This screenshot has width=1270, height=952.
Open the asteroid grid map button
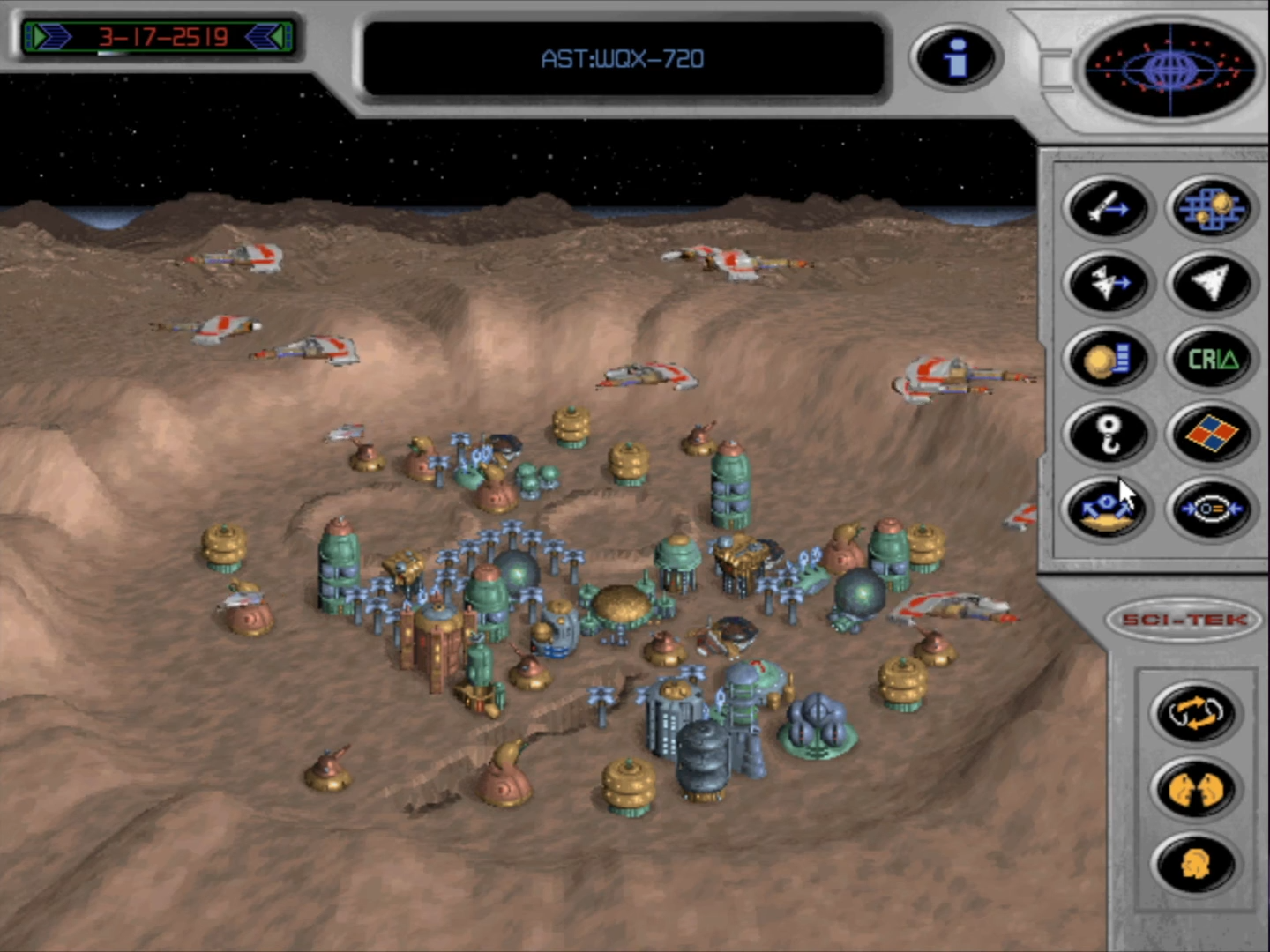point(1210,209)
